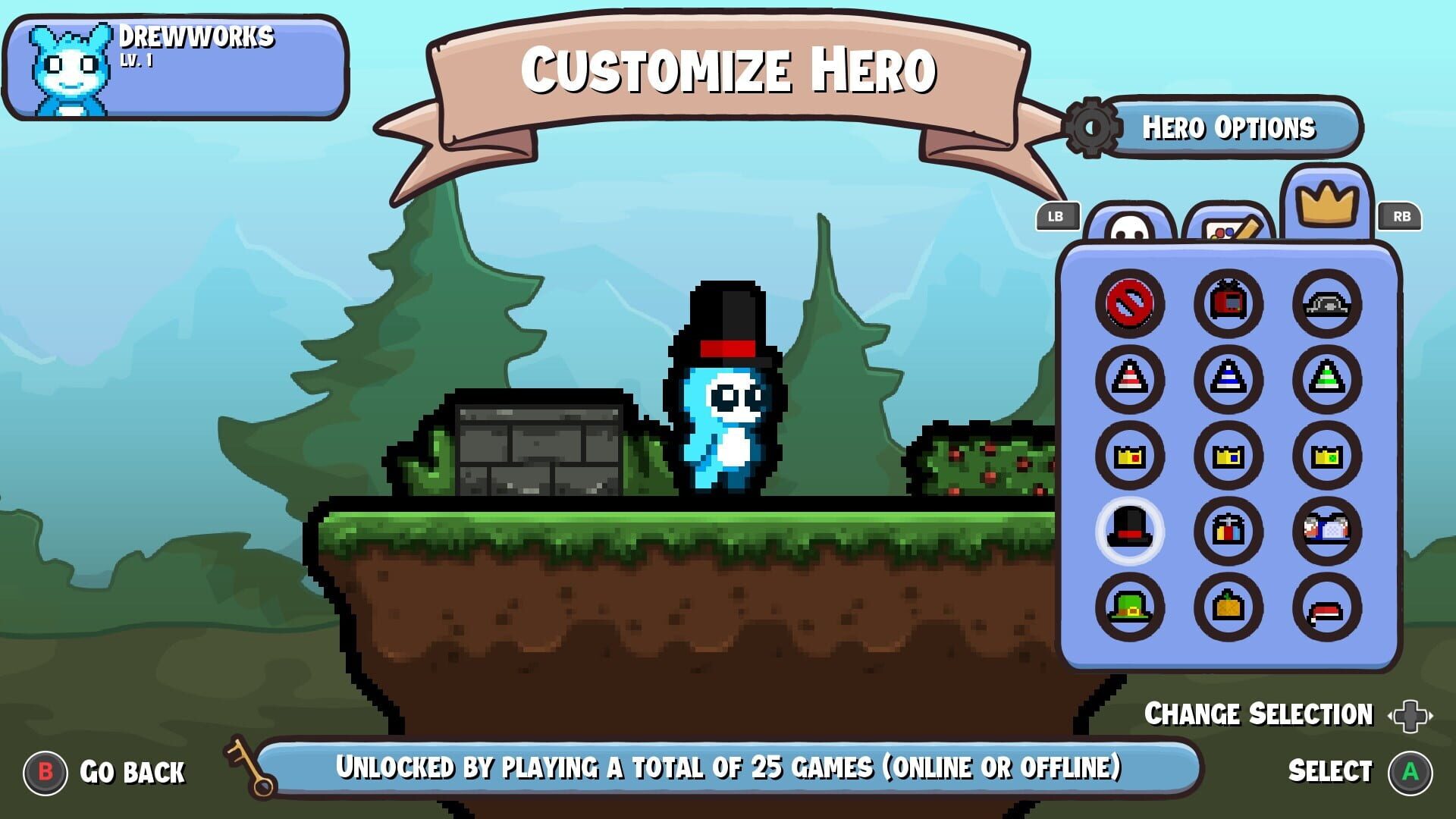The height and width of the screenshot is (819, 1456).
Task: Equip the propeller beanie hat
Action: (1228, 531)
